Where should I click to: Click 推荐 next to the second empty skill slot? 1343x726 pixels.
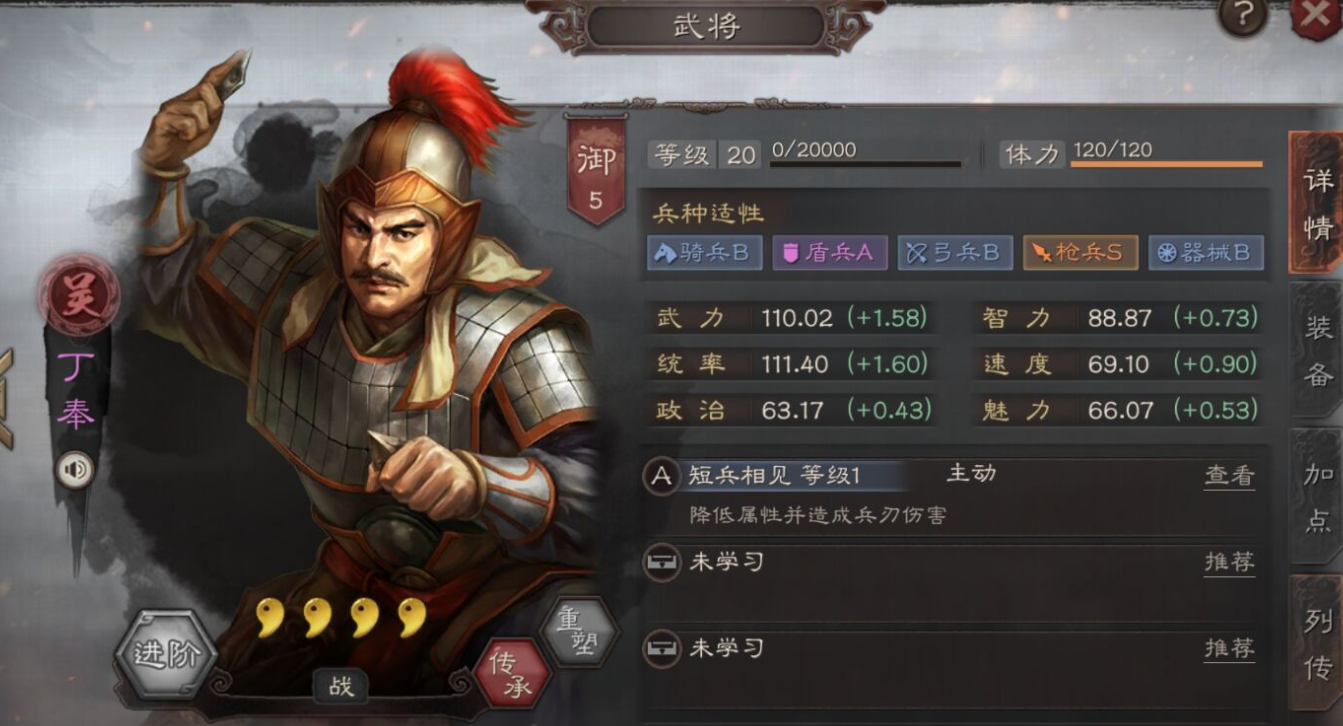(1228, 647)
